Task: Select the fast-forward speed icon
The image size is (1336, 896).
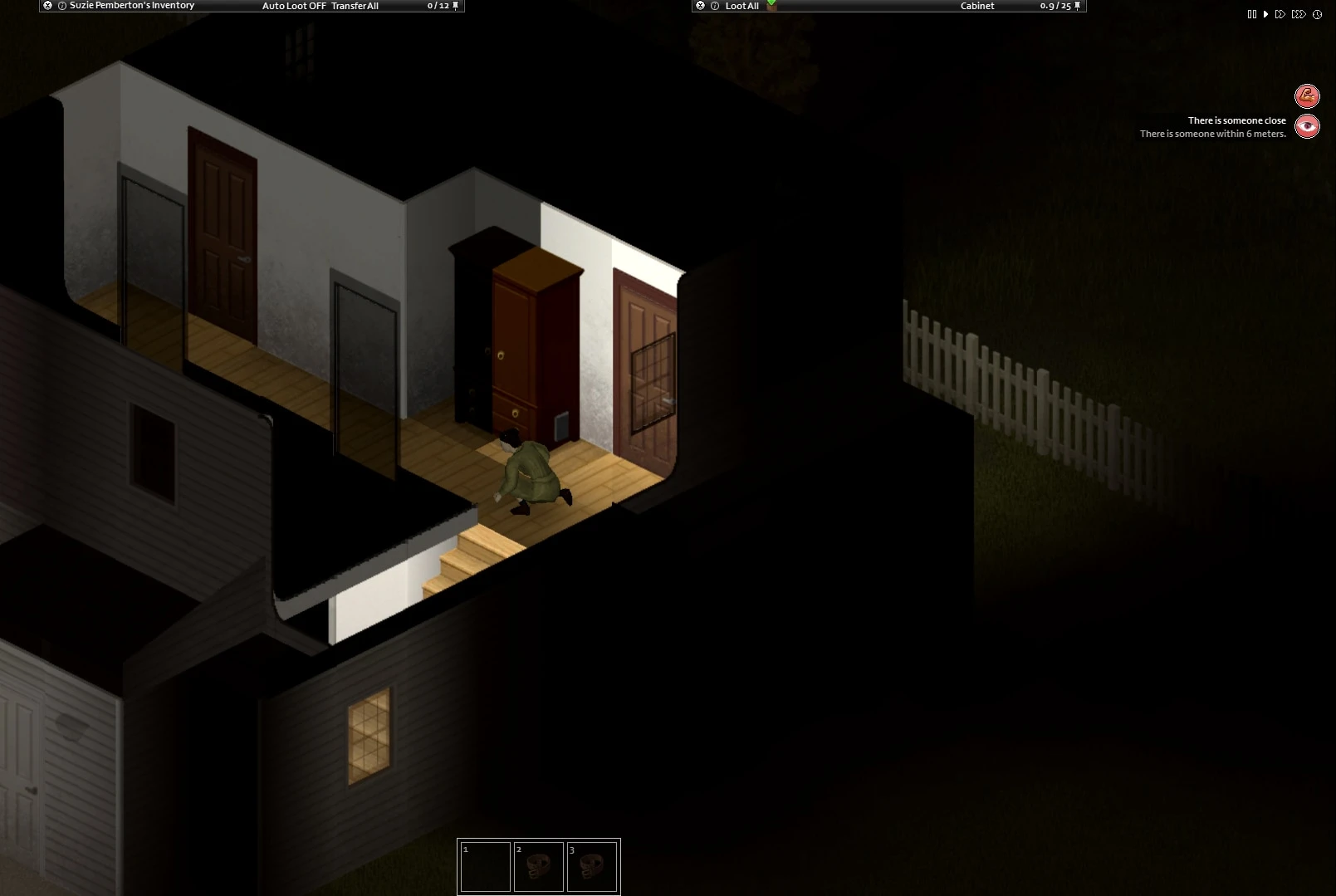Action: [x=1280, y=14]
